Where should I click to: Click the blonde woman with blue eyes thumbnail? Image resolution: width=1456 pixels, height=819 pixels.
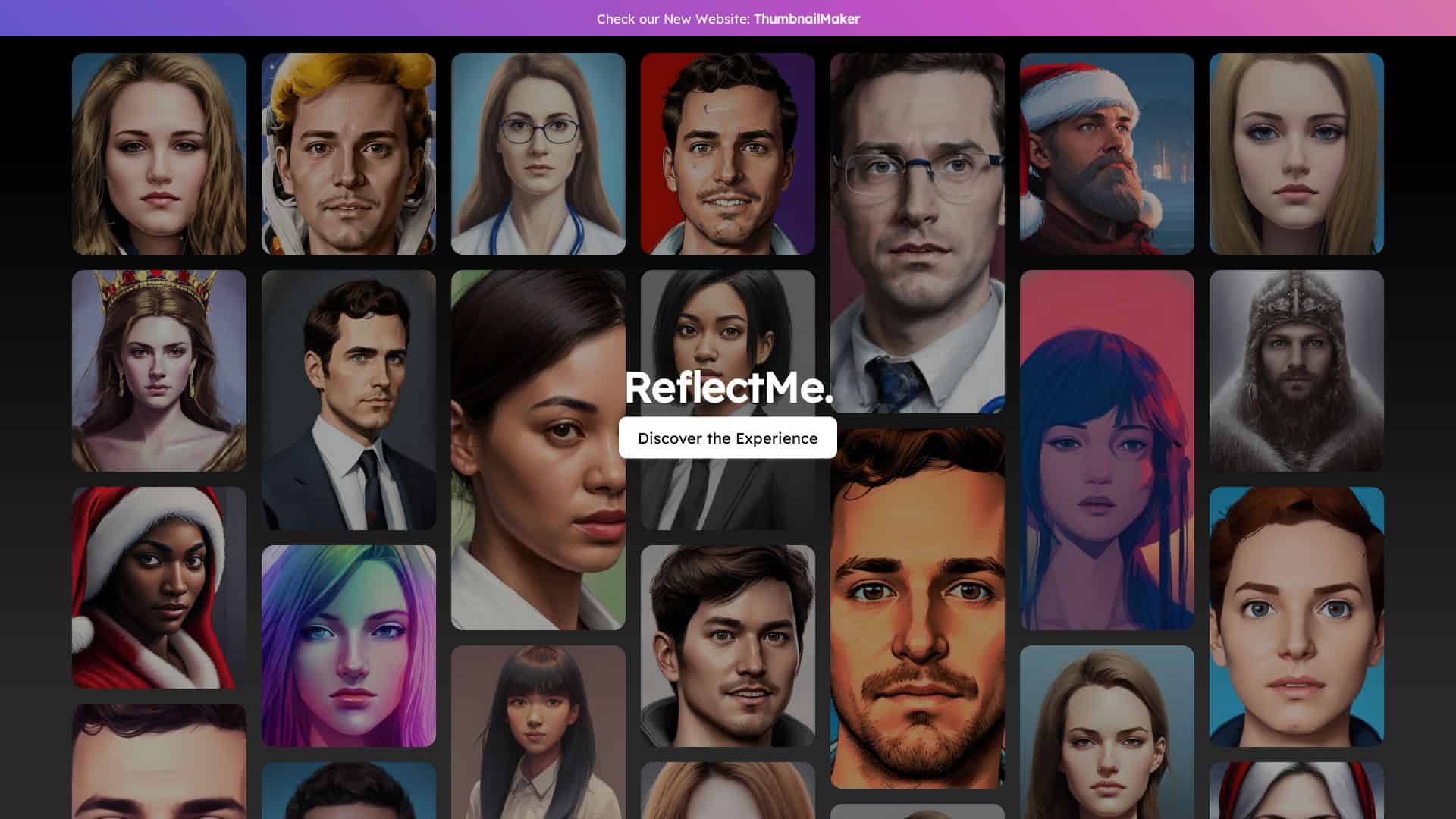point(1296,152)
